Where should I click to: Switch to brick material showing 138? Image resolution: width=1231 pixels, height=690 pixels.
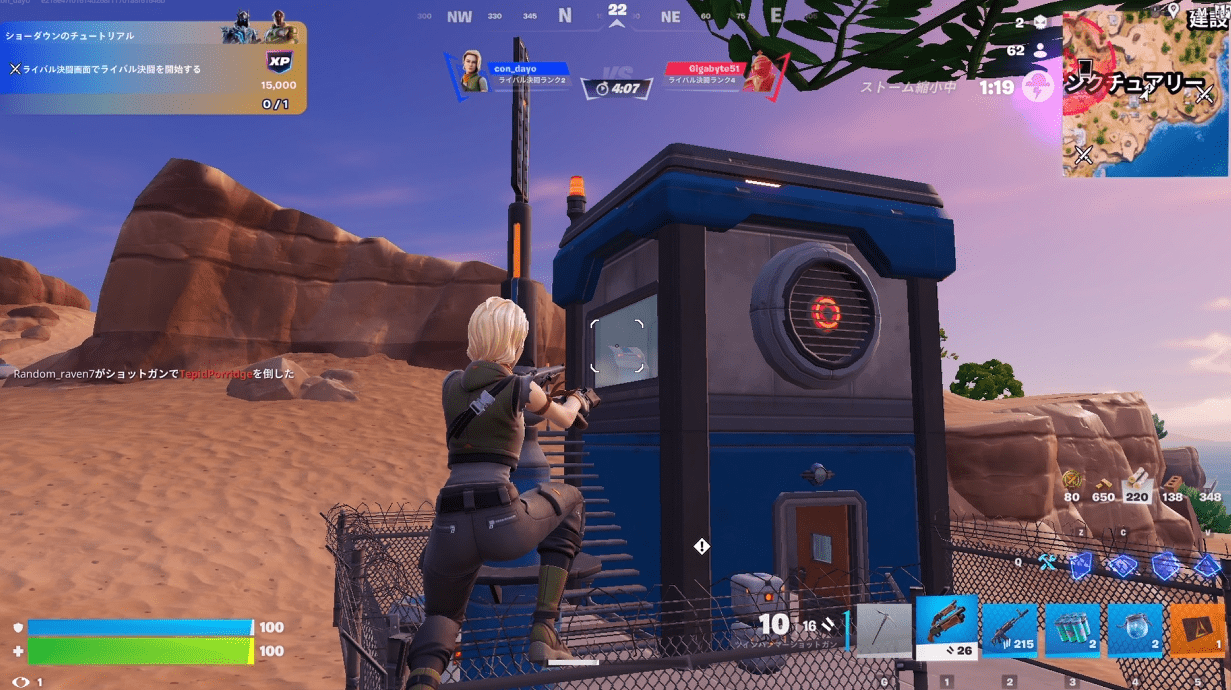1172,484
